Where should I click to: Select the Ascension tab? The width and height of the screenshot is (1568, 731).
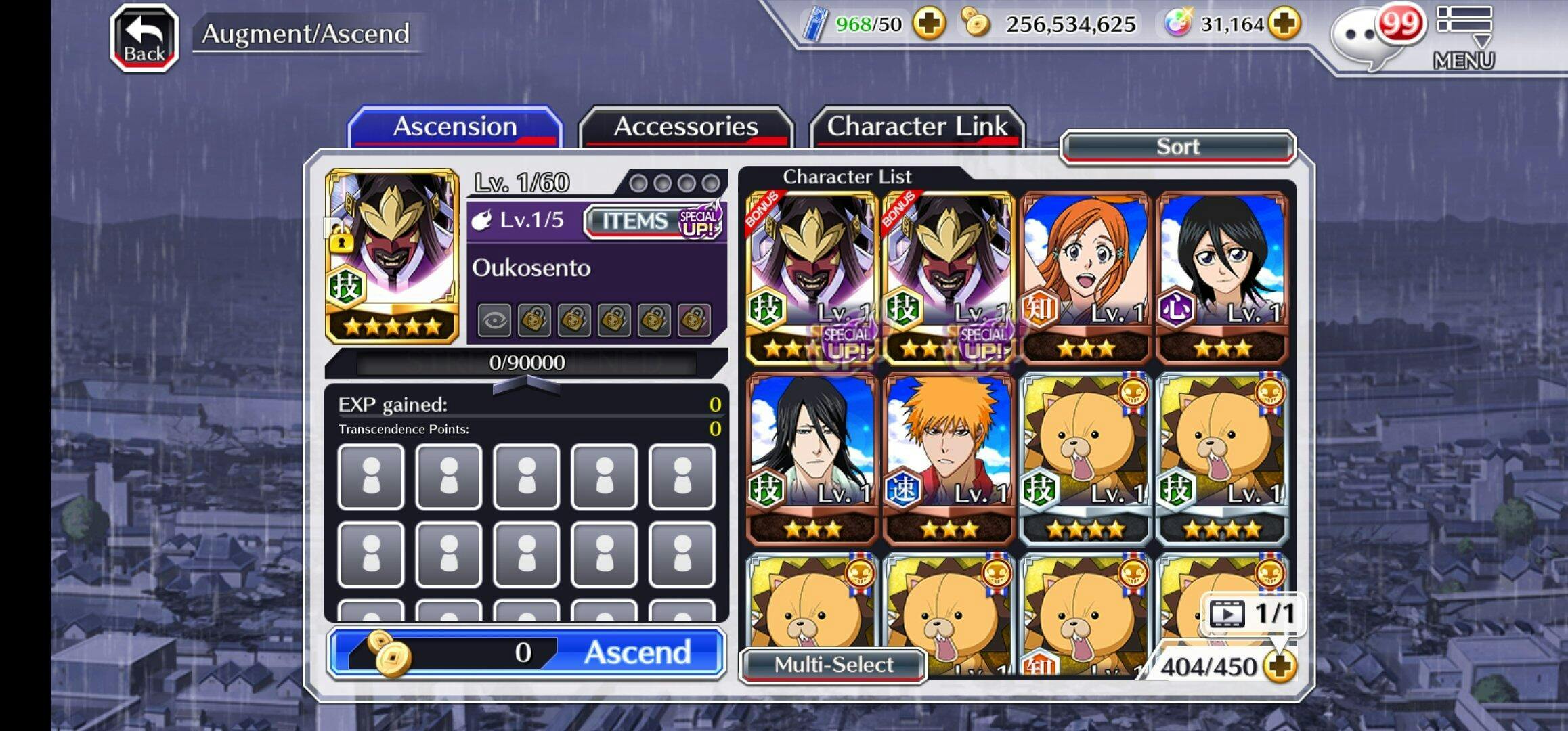tap(454, 127)
